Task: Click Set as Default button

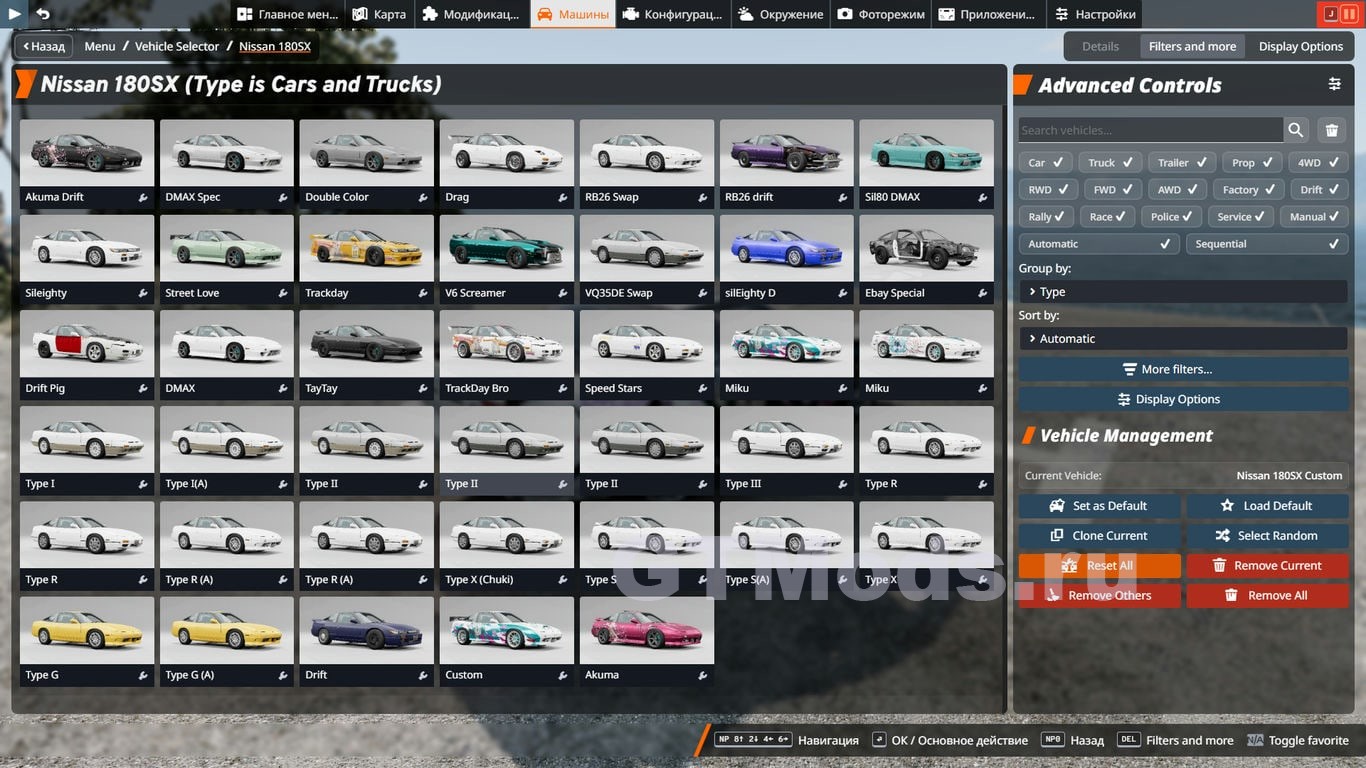Action: (1099, 506)
